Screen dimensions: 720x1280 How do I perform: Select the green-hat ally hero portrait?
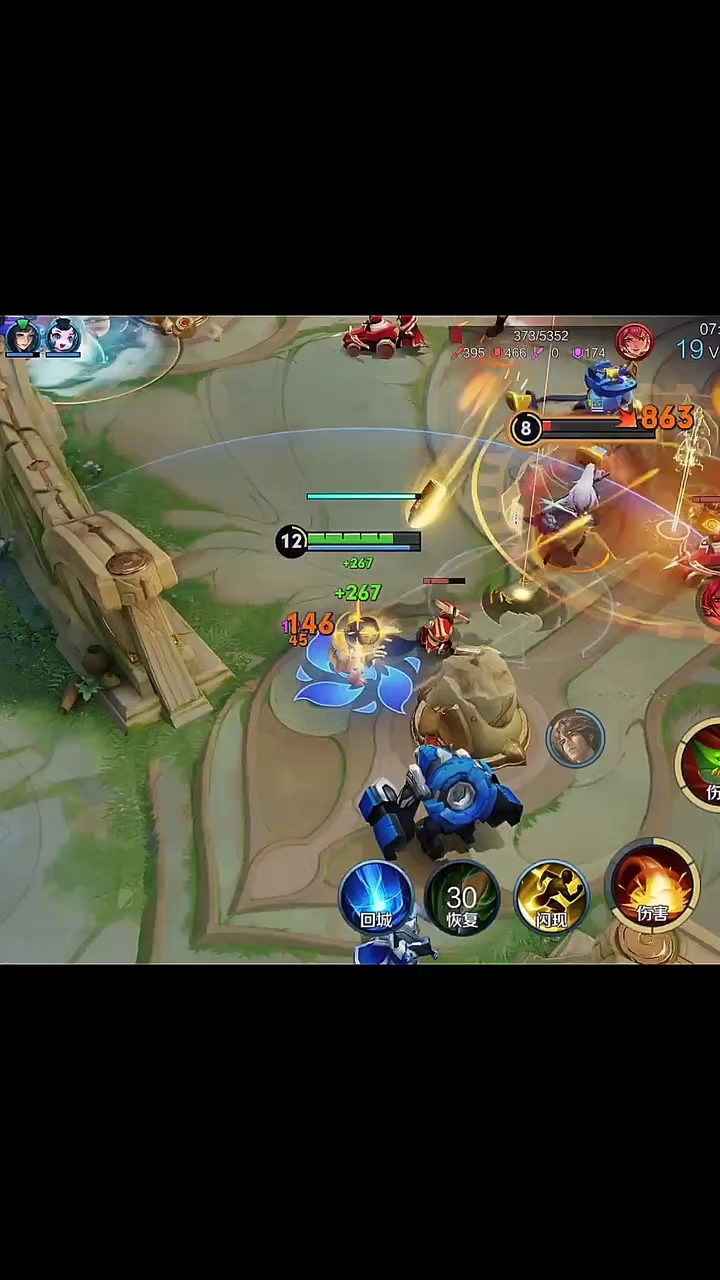pyautogui.click(x=22, y=338)
